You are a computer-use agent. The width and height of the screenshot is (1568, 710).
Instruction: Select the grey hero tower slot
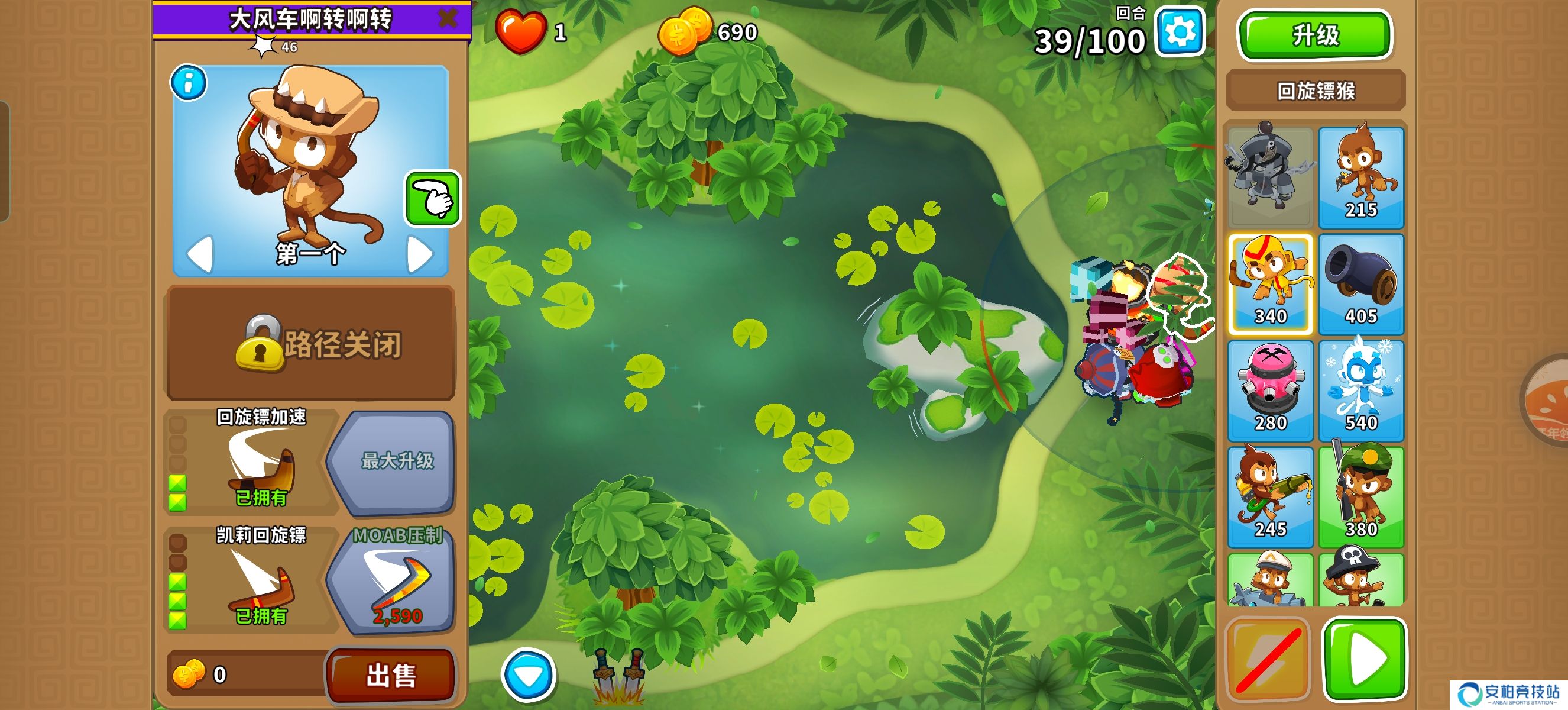coord(1271,176)
